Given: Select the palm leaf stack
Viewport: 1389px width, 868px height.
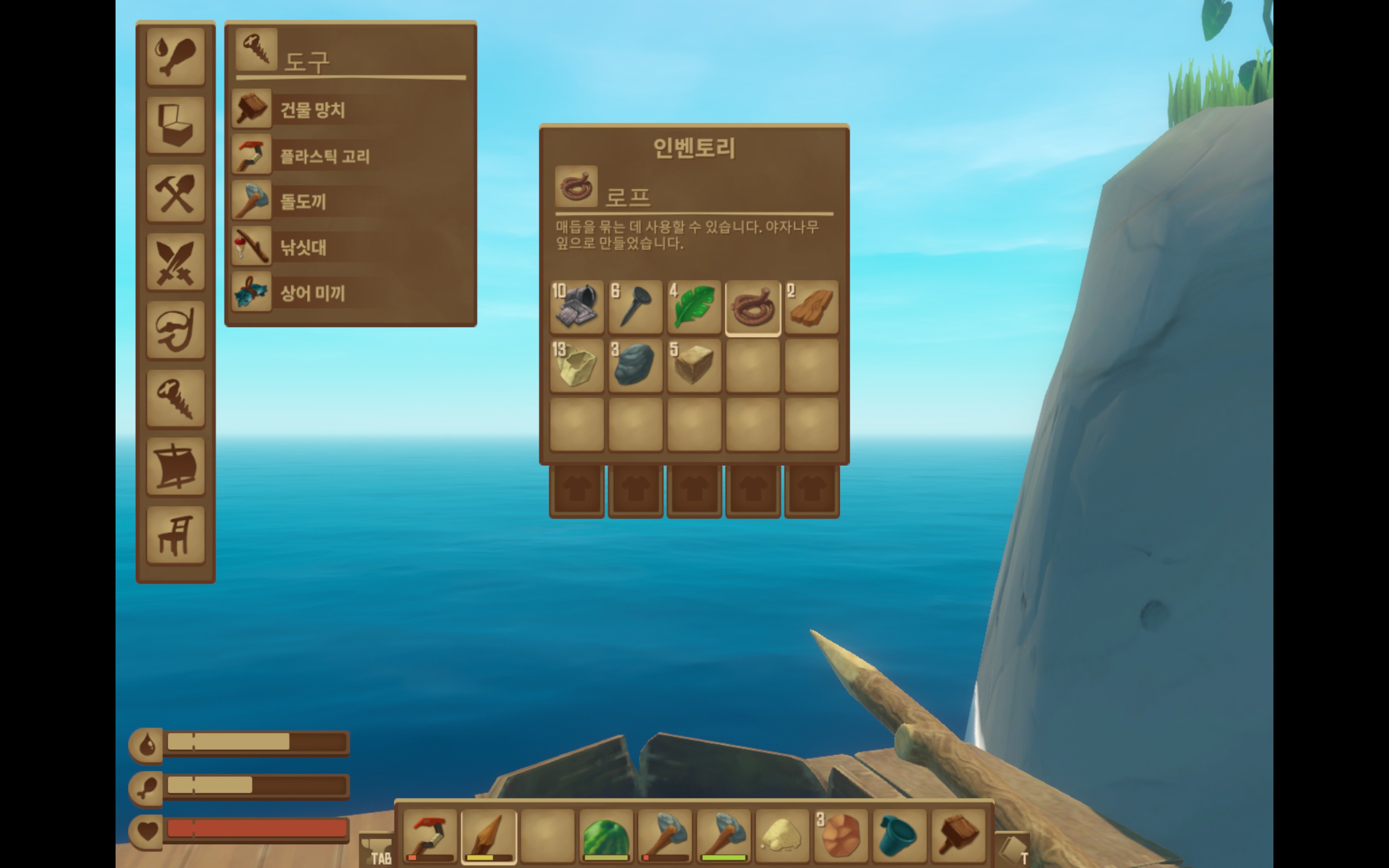Looking at the screenshot, I should 694,308.
